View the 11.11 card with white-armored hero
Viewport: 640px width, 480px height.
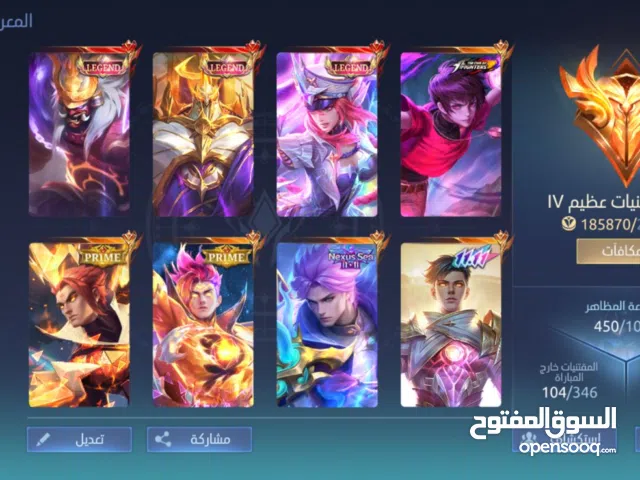(x=450, y=324)
